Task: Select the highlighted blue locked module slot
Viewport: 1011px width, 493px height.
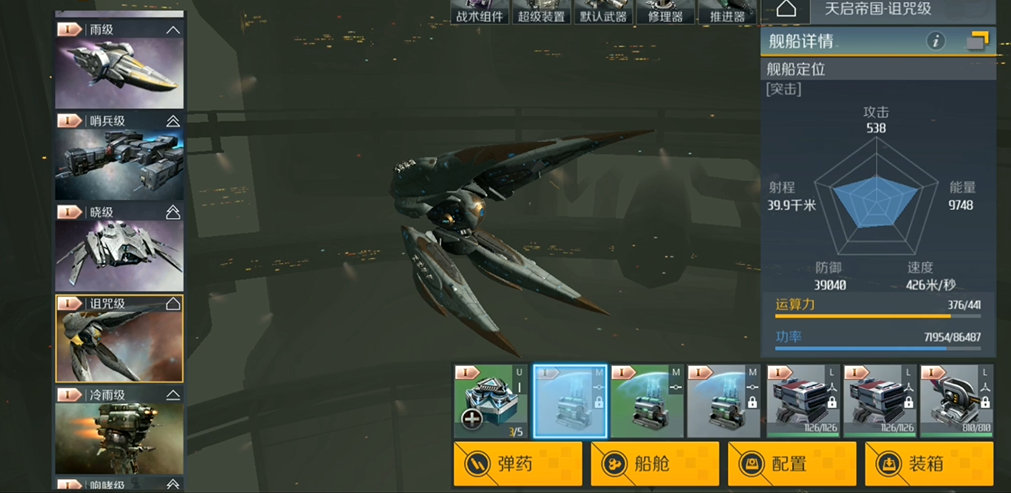Action: coord(570,401)
